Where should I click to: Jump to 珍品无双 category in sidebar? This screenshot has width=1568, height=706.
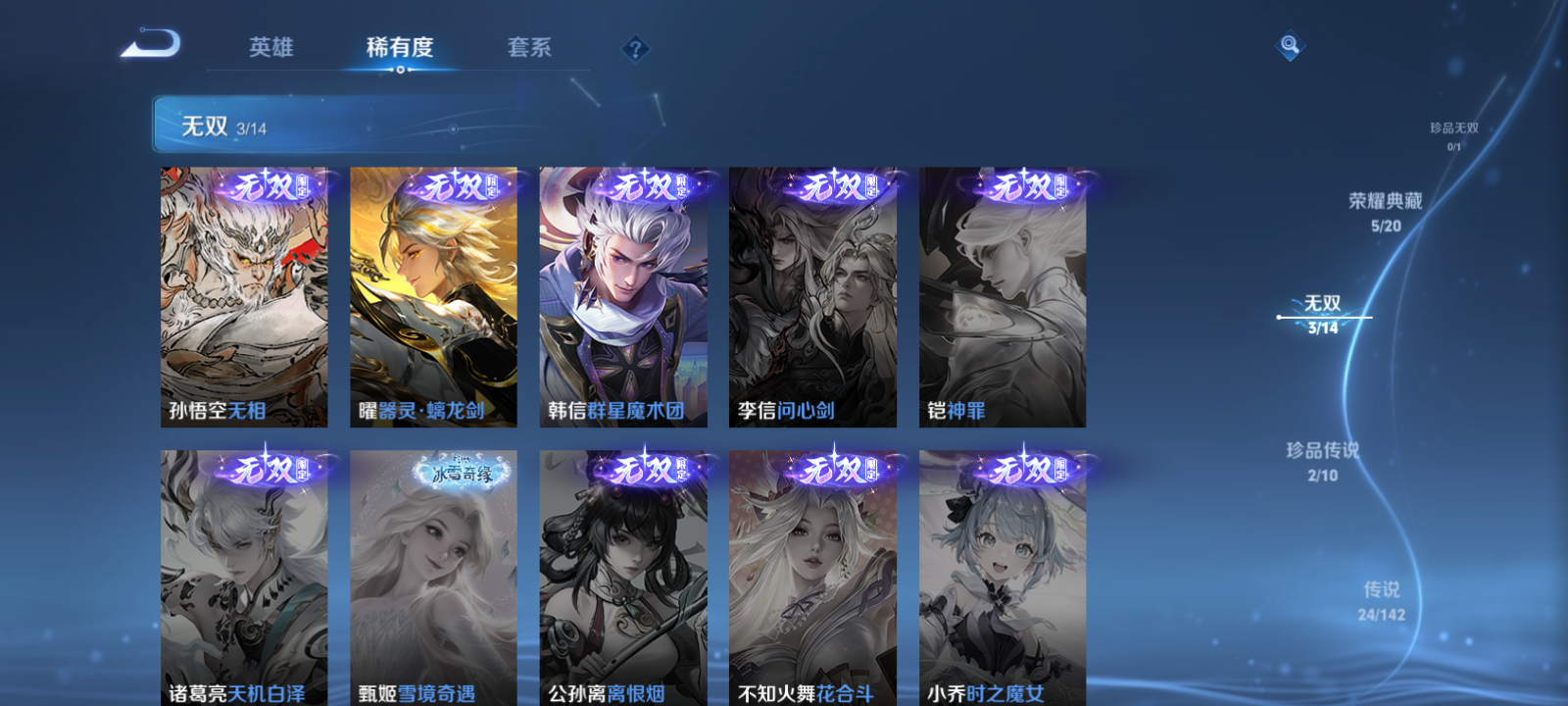click(x=1453, y=128)
